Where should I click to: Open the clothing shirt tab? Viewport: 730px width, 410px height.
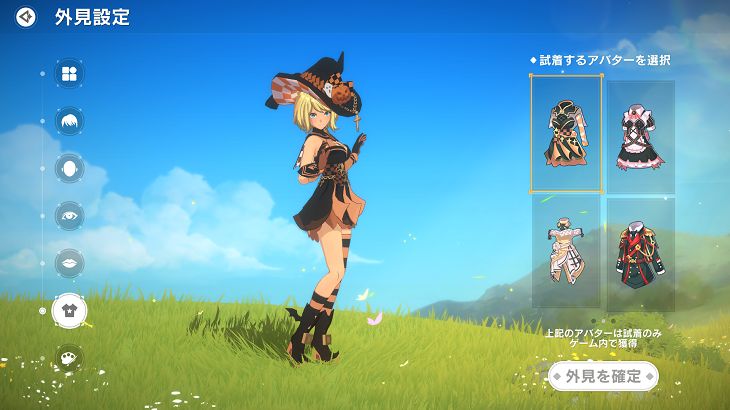coord(69,310)
